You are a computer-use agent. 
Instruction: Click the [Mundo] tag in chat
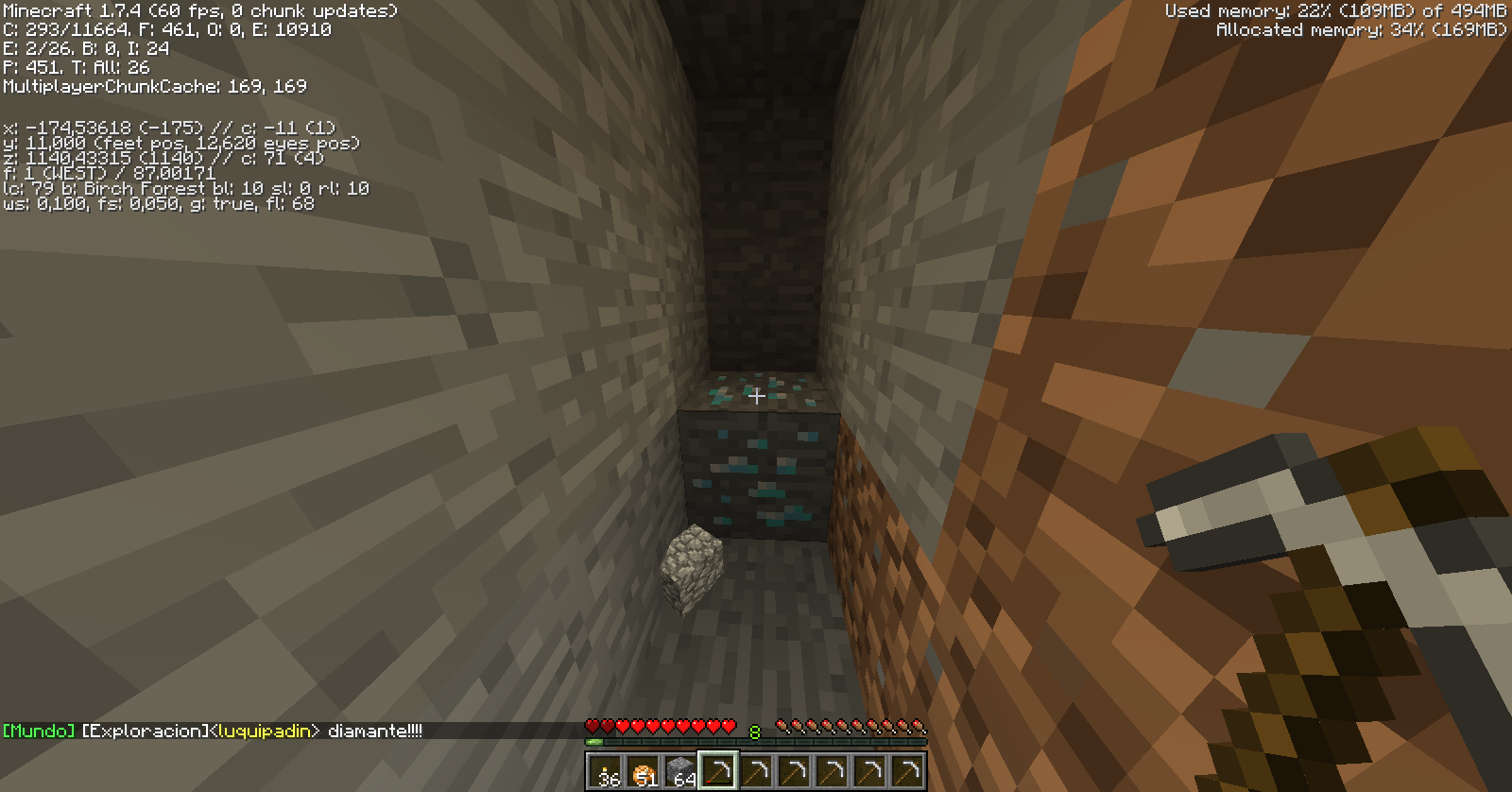(39, 729)
